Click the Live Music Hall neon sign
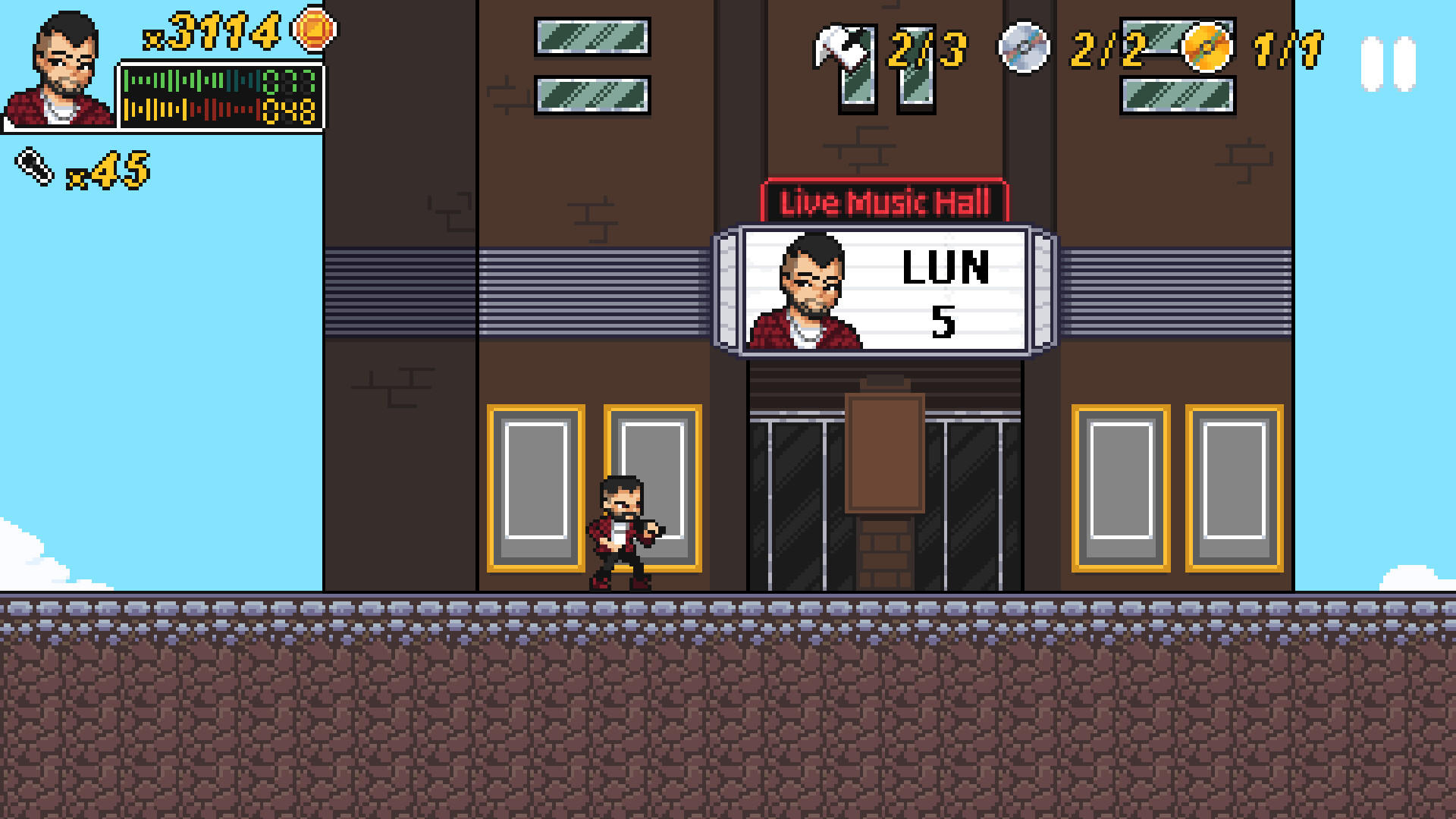The width and height of the screenshot is (1456, 819). [x=883, y=201]
